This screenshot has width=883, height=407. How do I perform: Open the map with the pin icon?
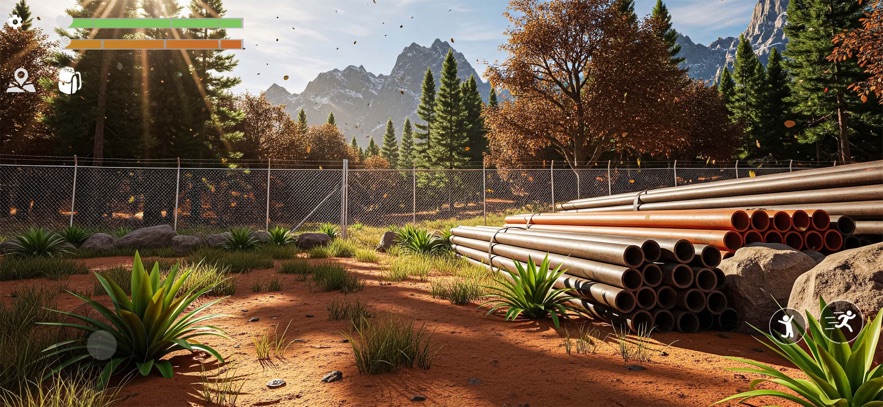click(x=20, y=81)
